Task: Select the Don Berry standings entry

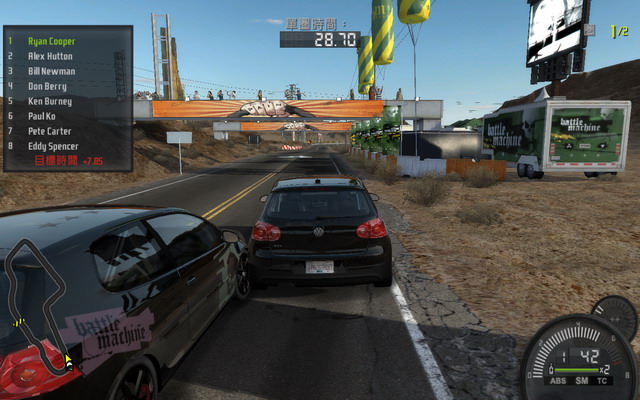Action: pyautogui.click(x=48, y=87)
